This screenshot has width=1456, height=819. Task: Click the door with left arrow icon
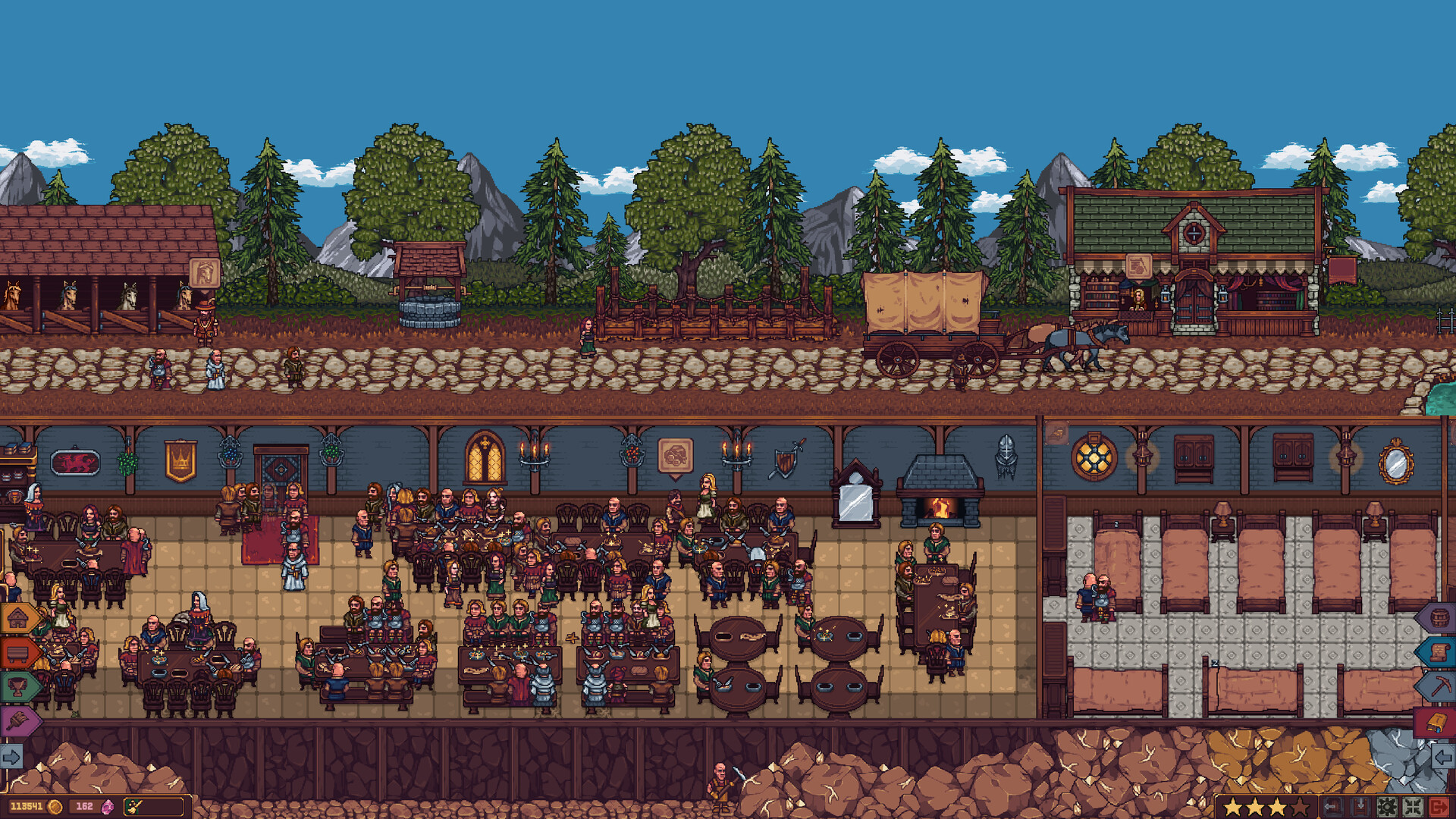pos(1332,807)
